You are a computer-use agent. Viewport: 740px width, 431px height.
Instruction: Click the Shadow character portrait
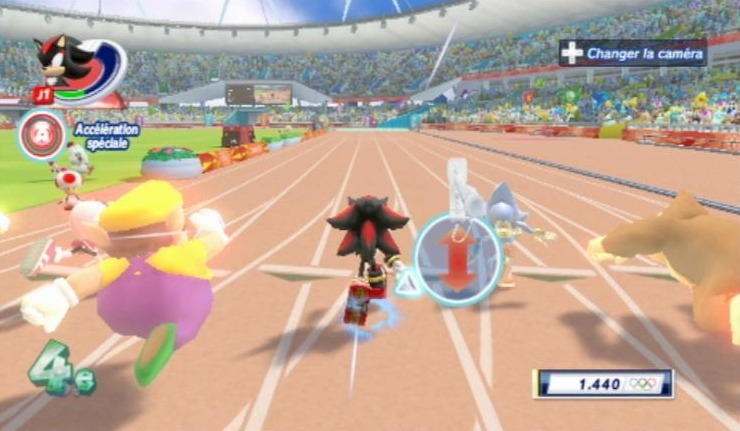point(68,66)
